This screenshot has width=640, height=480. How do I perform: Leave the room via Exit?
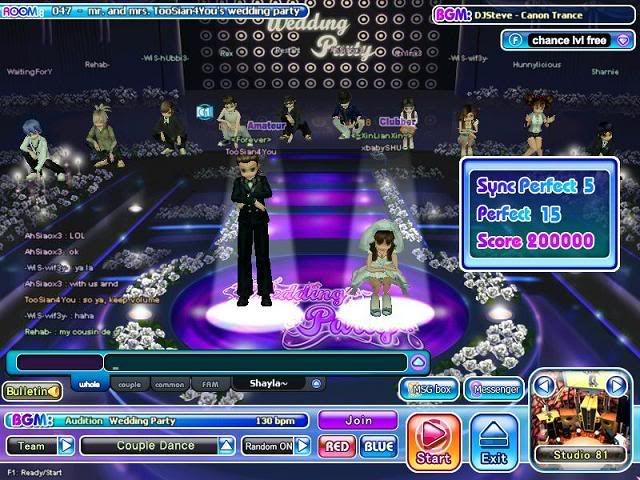click(x=495, y=441)
